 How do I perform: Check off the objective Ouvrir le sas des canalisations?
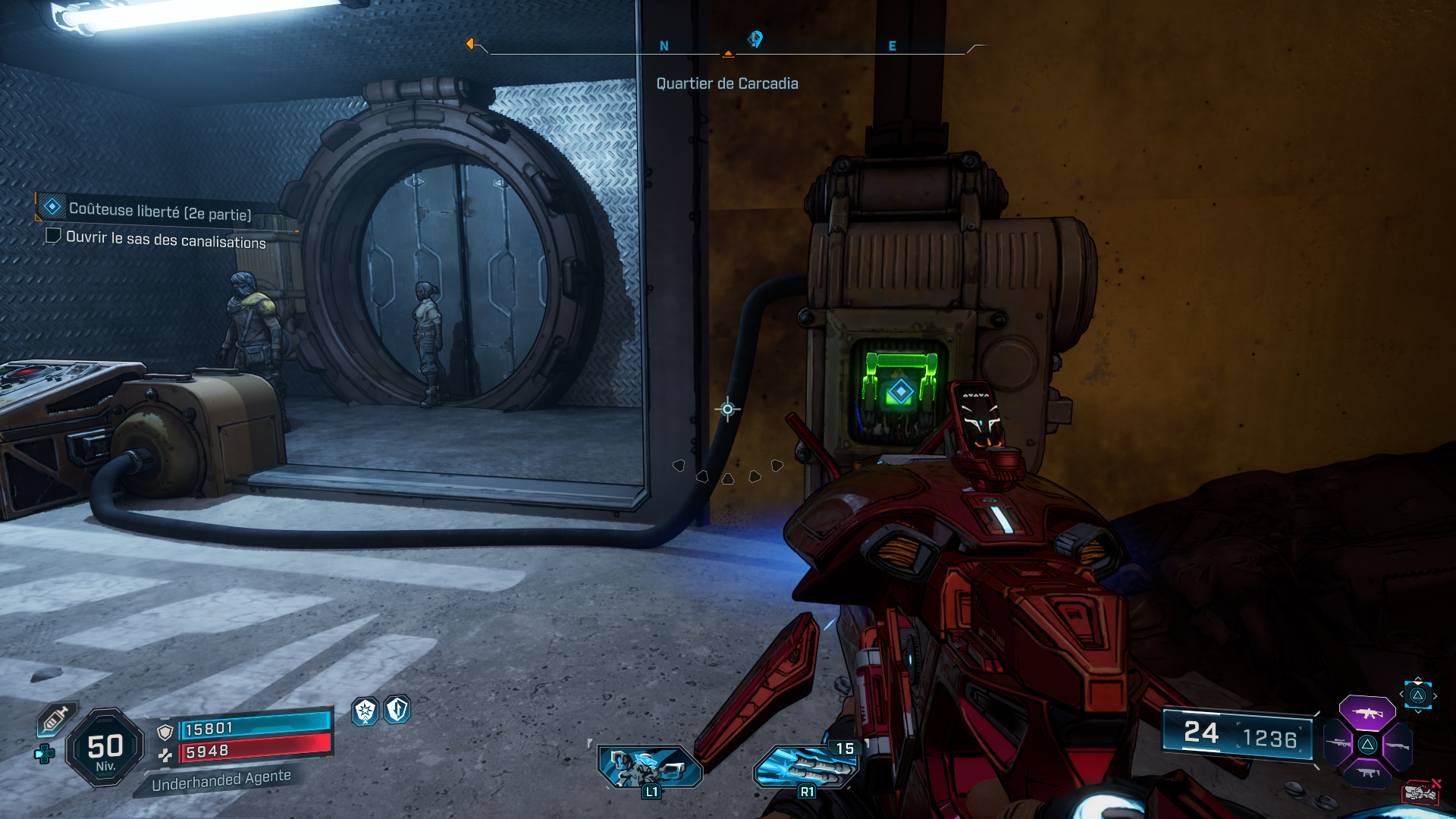[x=53, y=237]
